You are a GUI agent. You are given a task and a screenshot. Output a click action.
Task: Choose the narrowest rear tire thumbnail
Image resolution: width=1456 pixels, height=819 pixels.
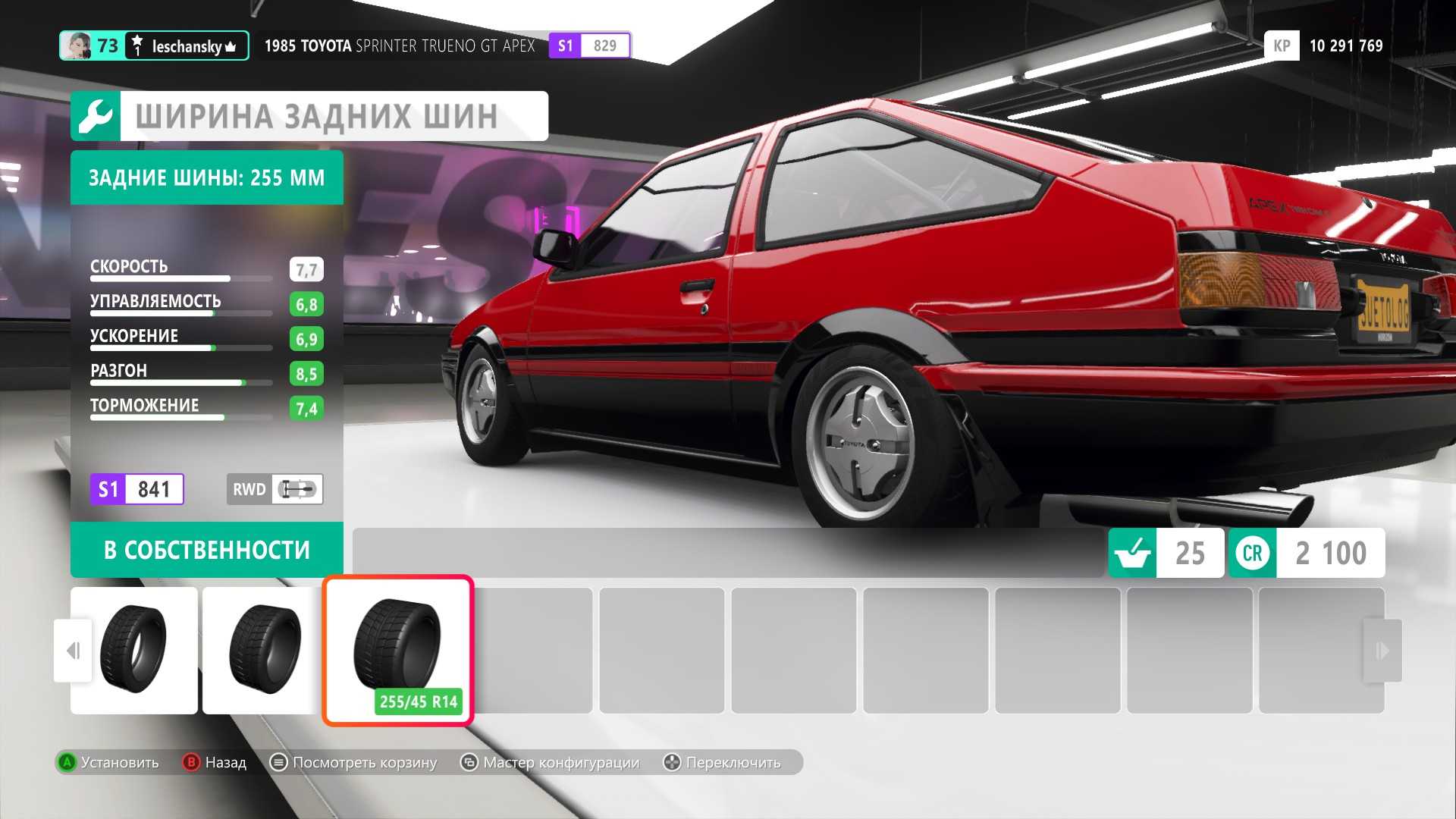(134, 650)
